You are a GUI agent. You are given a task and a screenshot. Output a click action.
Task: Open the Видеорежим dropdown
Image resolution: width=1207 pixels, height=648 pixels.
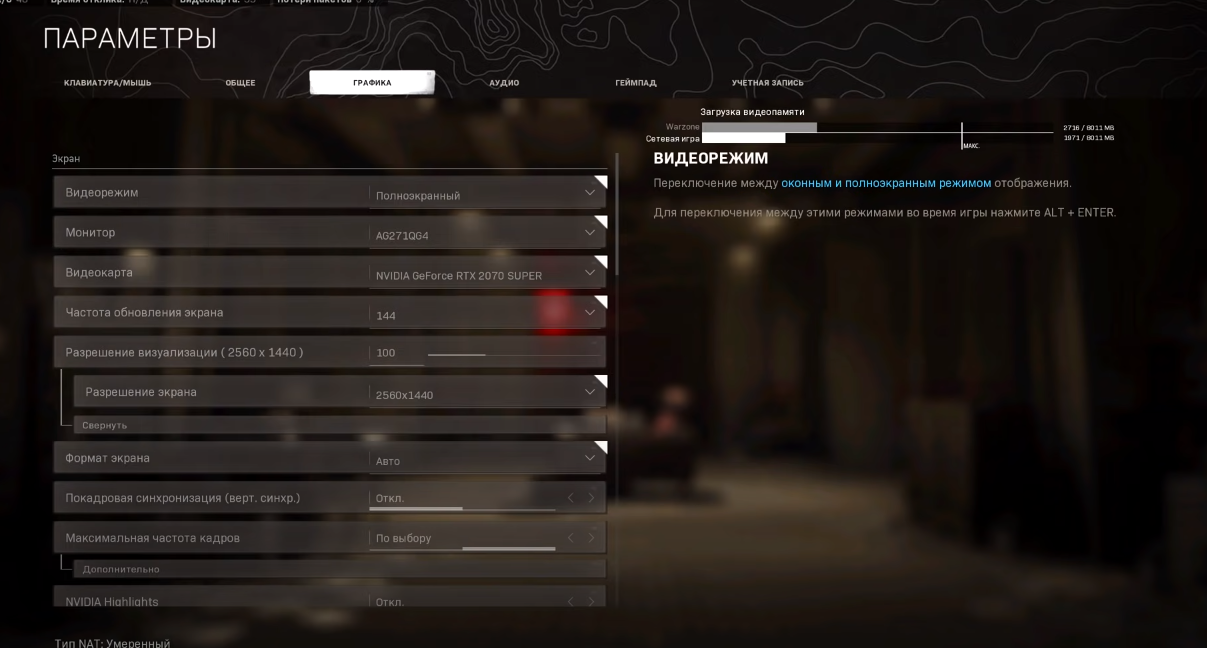click(x=486, y=194)
